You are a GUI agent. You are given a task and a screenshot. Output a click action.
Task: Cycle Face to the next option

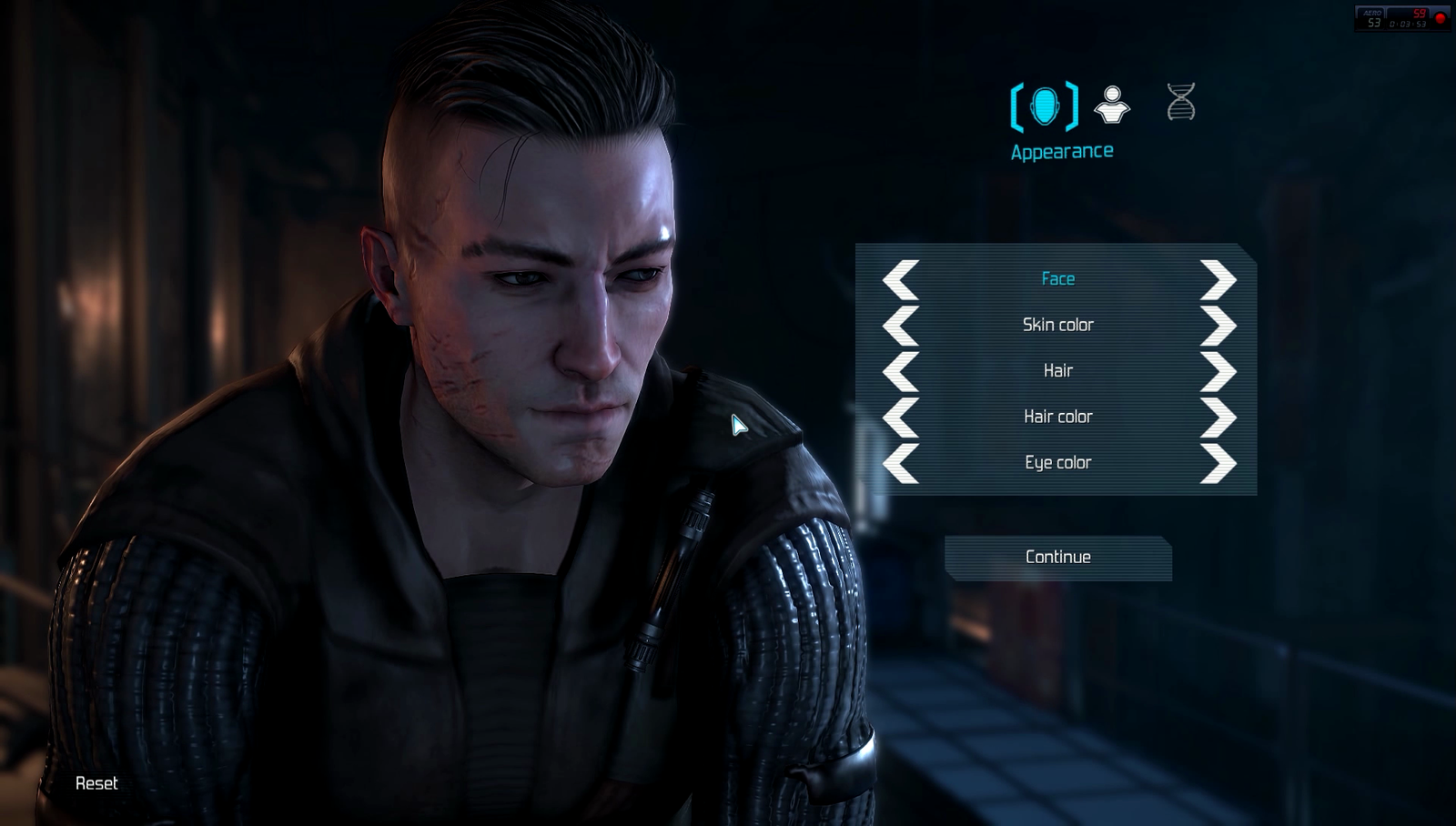point(1218,279)
